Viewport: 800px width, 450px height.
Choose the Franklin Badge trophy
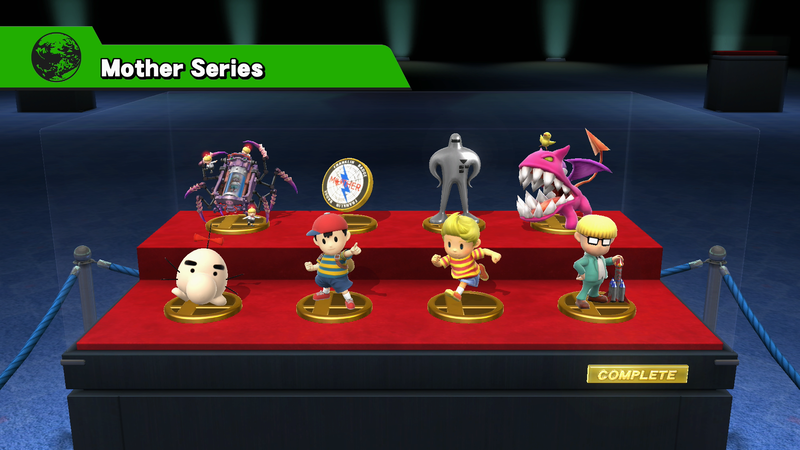point(346,188)
